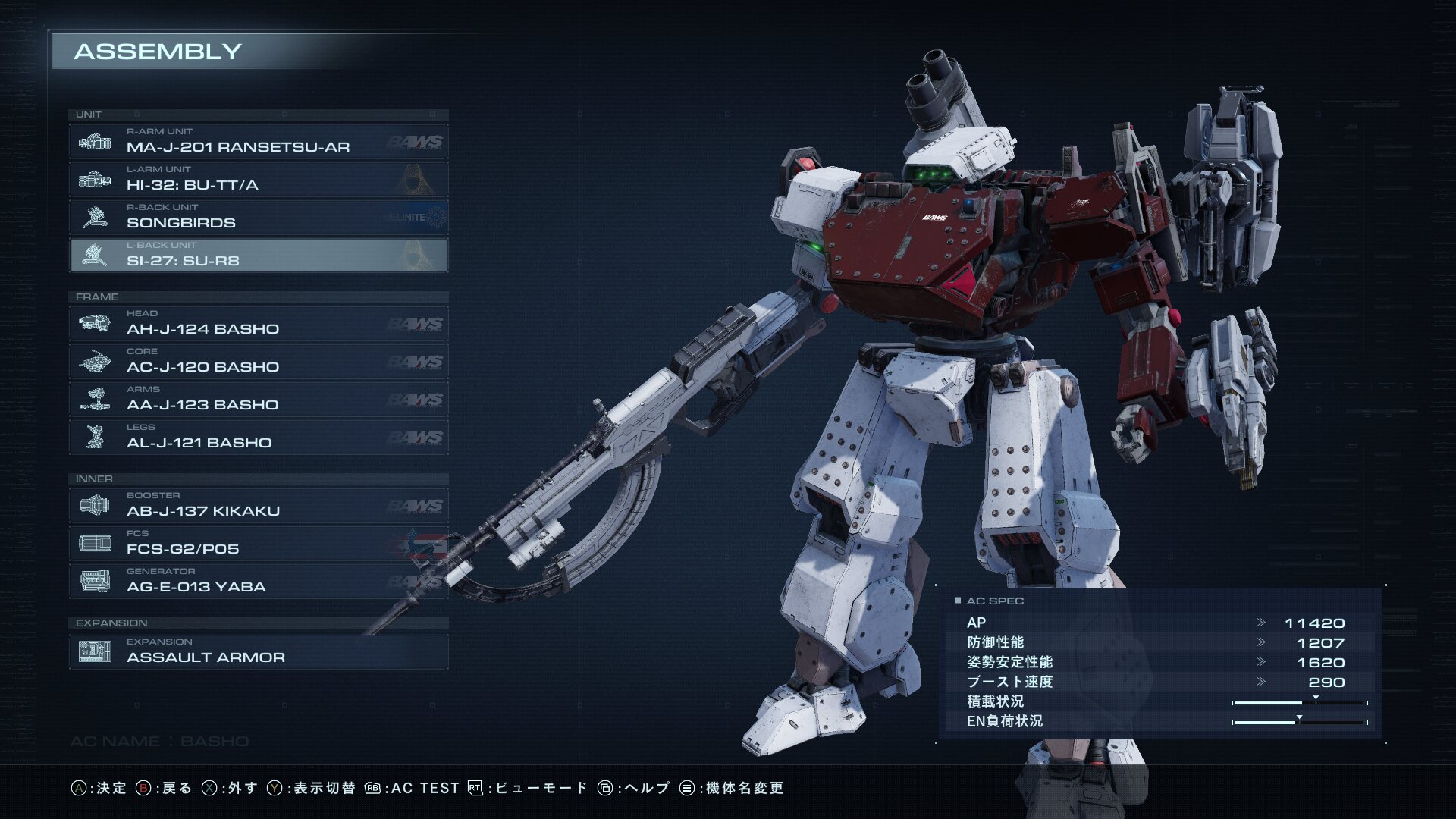Choose the Generator AG-E-013 YABA
1456x819 pixels.
258,582
